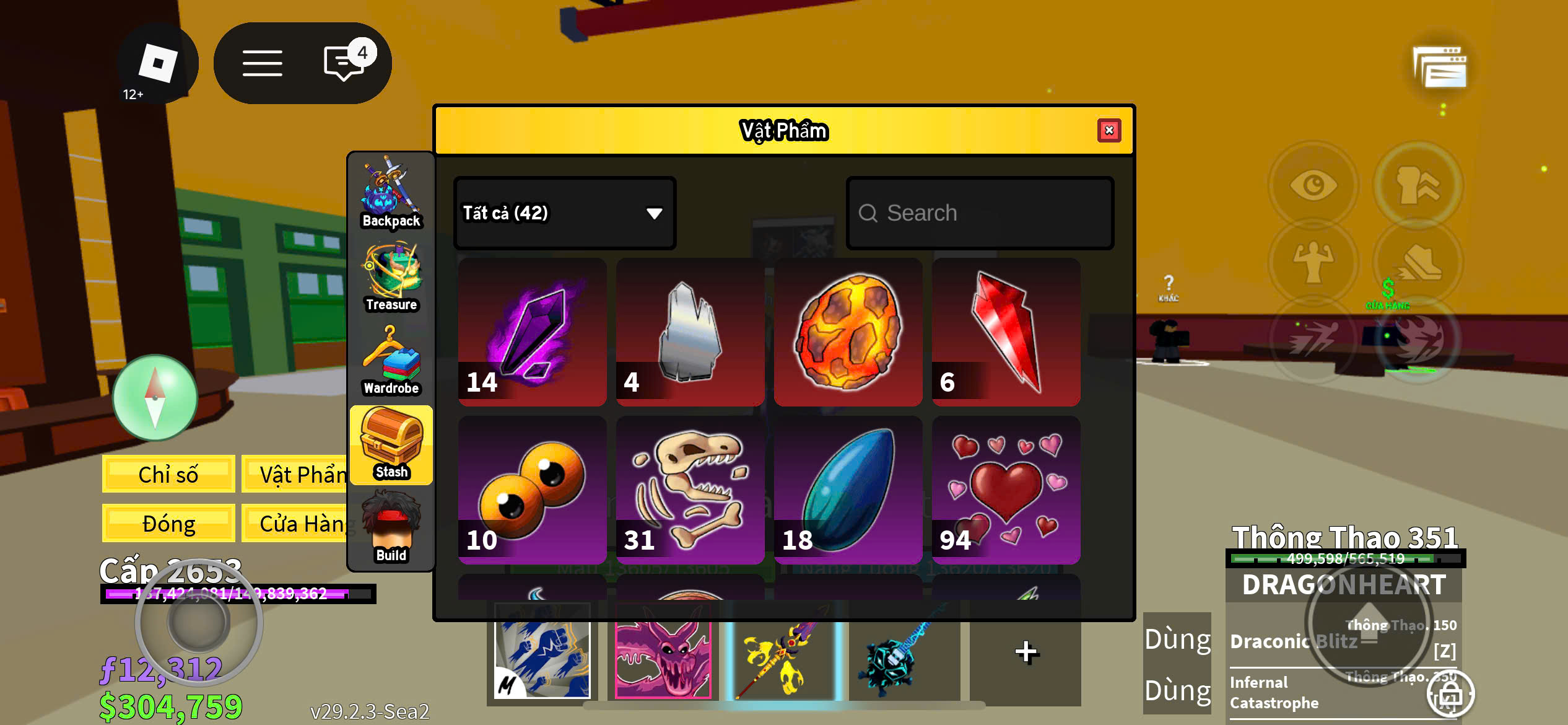Choose the molten lava rock item

[848, 332]
